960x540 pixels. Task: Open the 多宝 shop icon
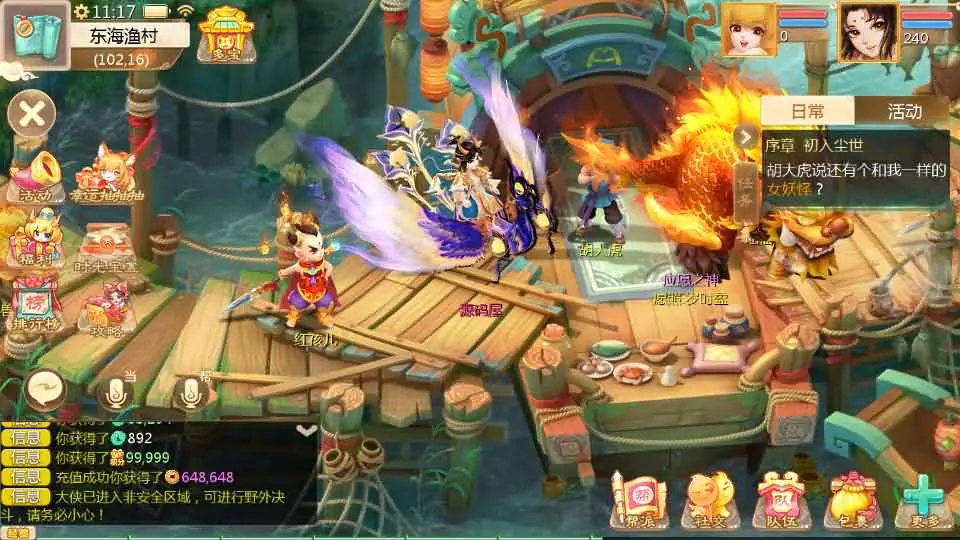click(226, 35)
